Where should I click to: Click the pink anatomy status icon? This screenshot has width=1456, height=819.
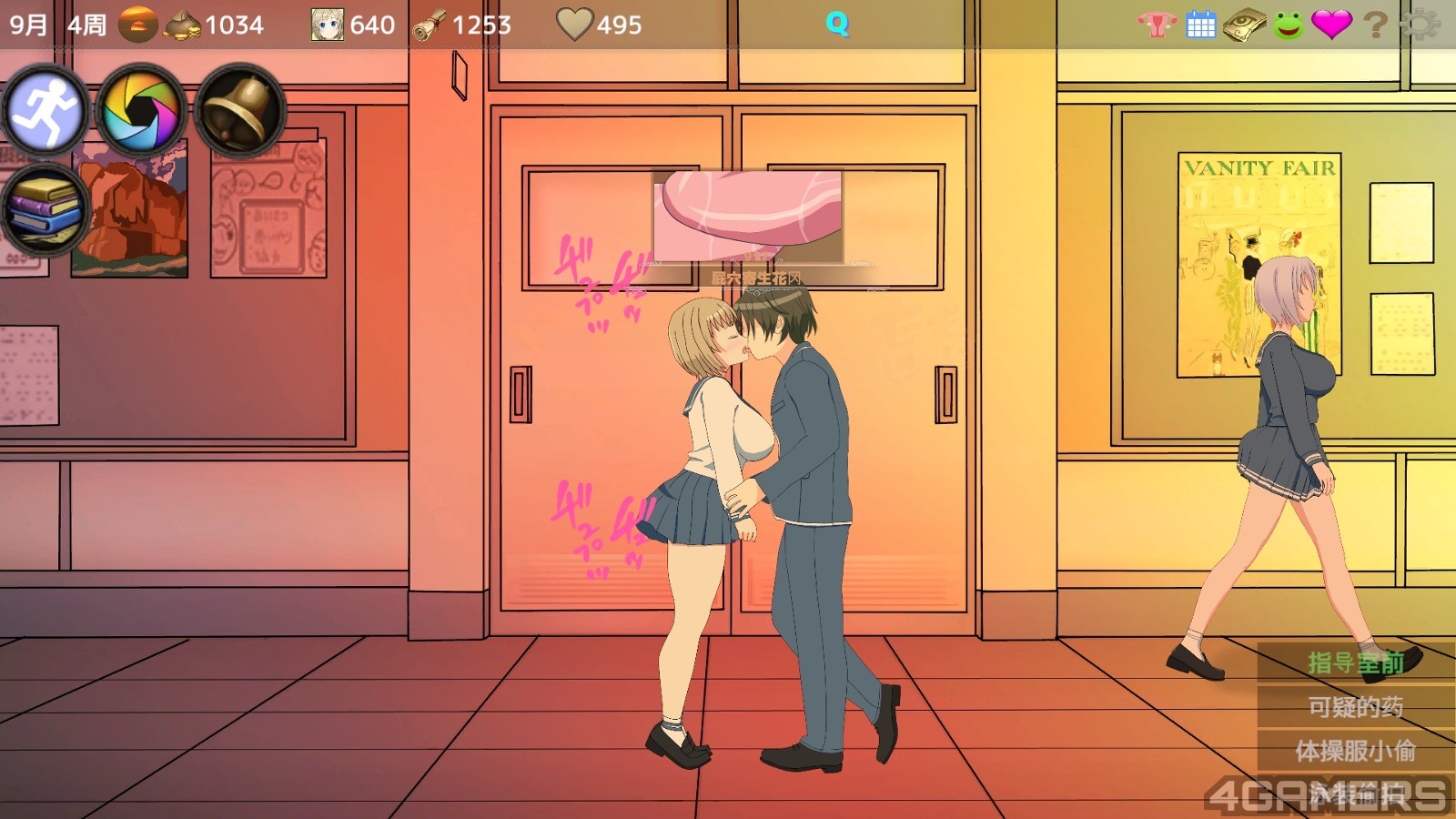[1158, 25]
